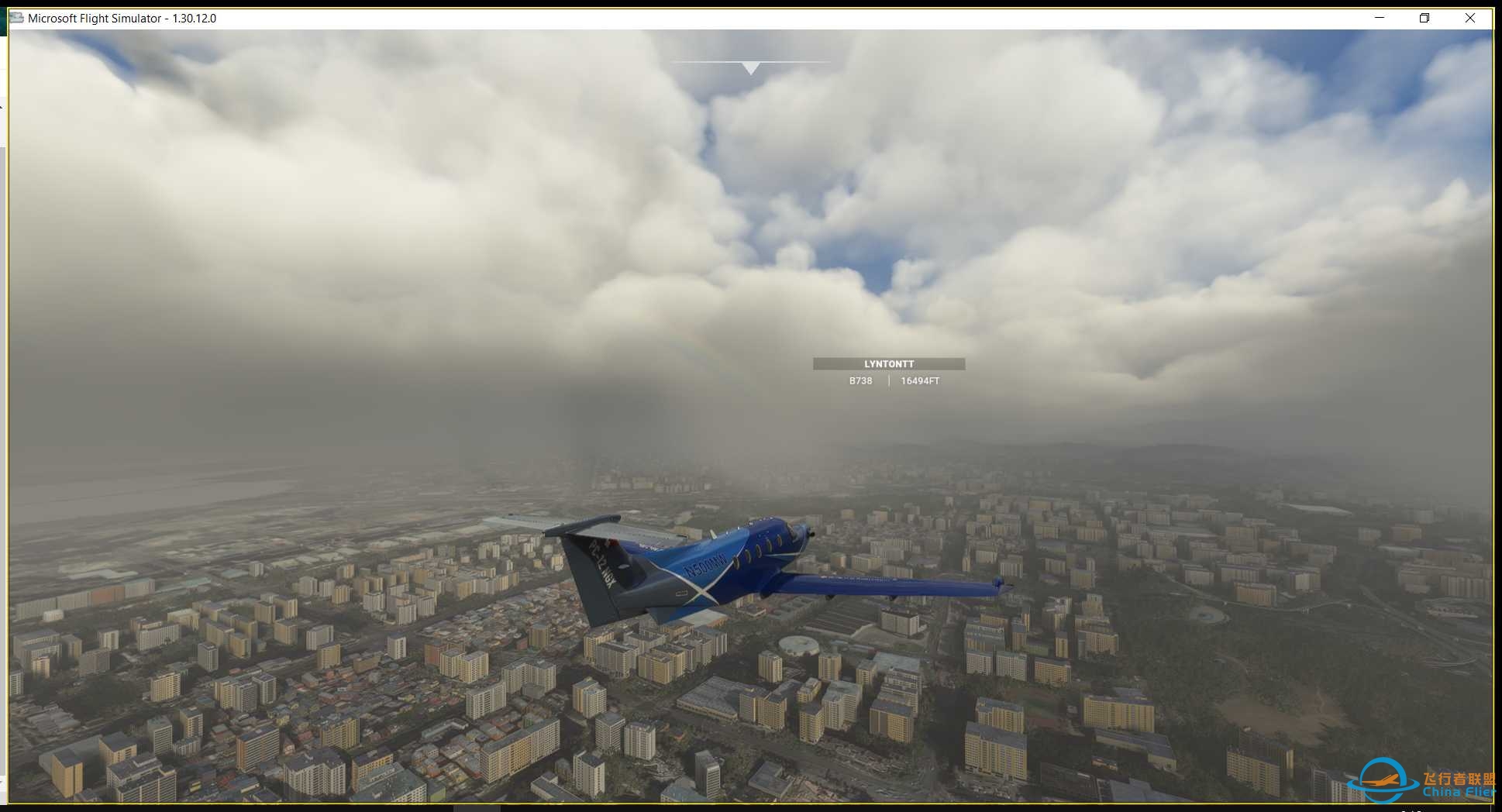Screen dimensions: 1502x812
Task: Select the LYNTONTT player nameplate
Action: coord(889,364)
